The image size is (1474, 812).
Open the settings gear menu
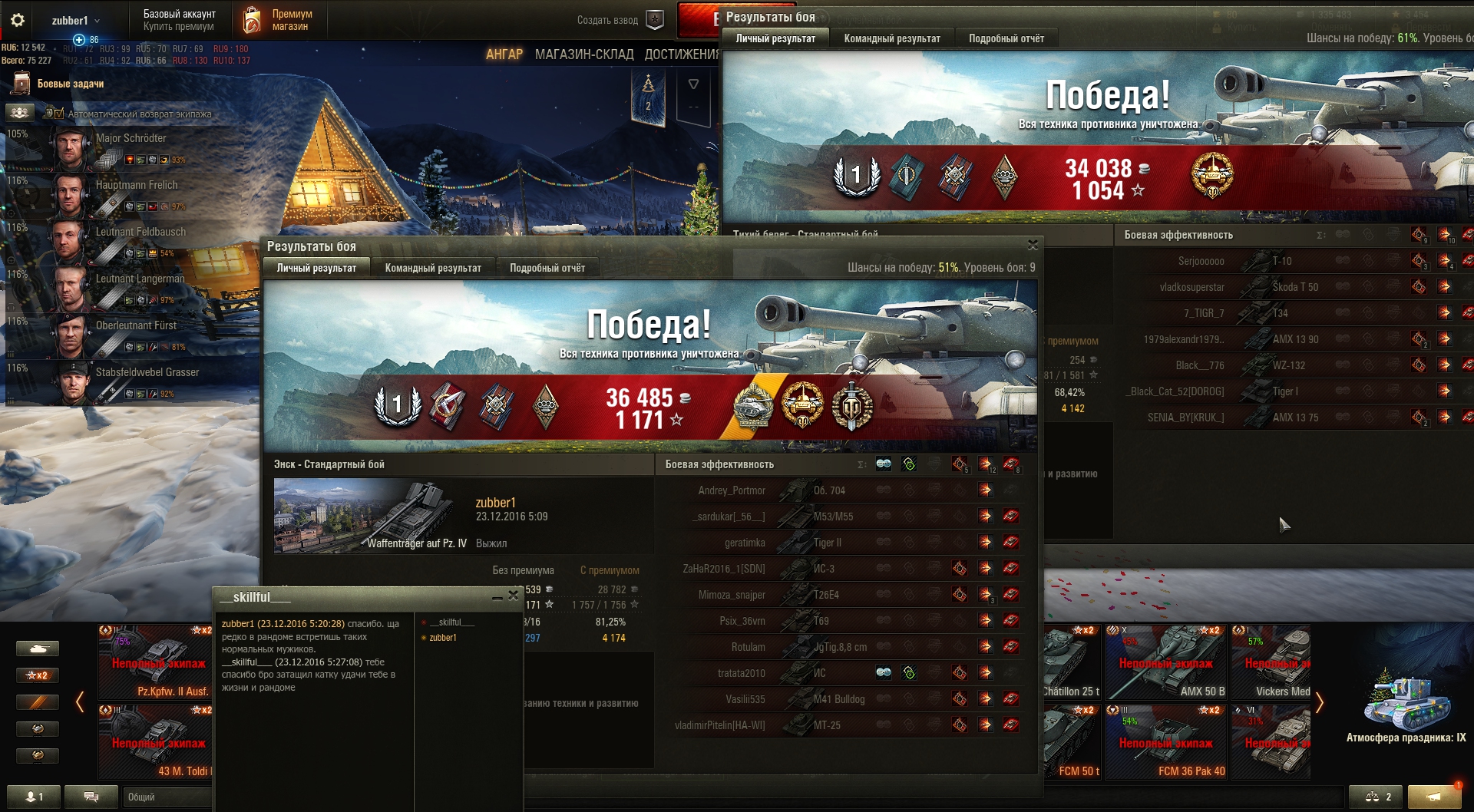tap(18, 21)
